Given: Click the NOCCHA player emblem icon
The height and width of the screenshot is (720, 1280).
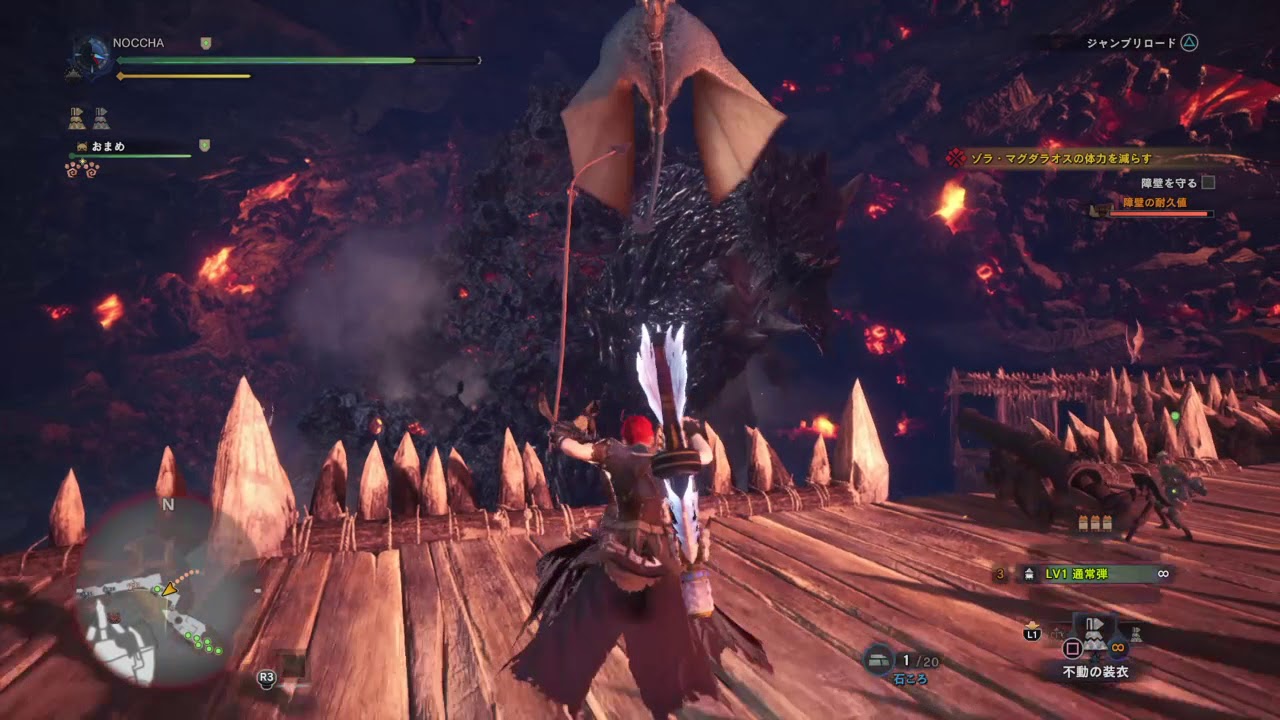Looking at the screenshot, I should coord(92,57).
